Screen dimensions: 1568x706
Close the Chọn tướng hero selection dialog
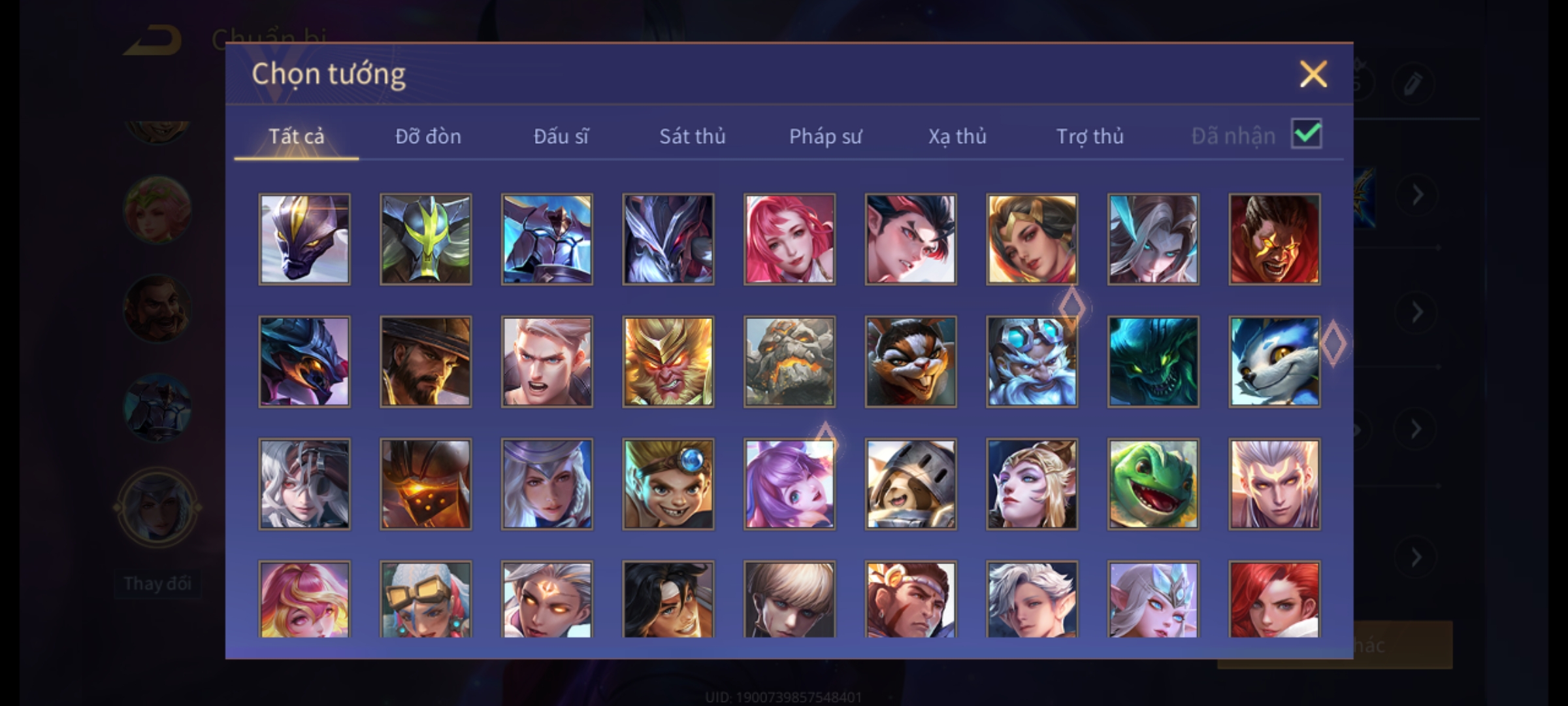[x=1313, y=74]
